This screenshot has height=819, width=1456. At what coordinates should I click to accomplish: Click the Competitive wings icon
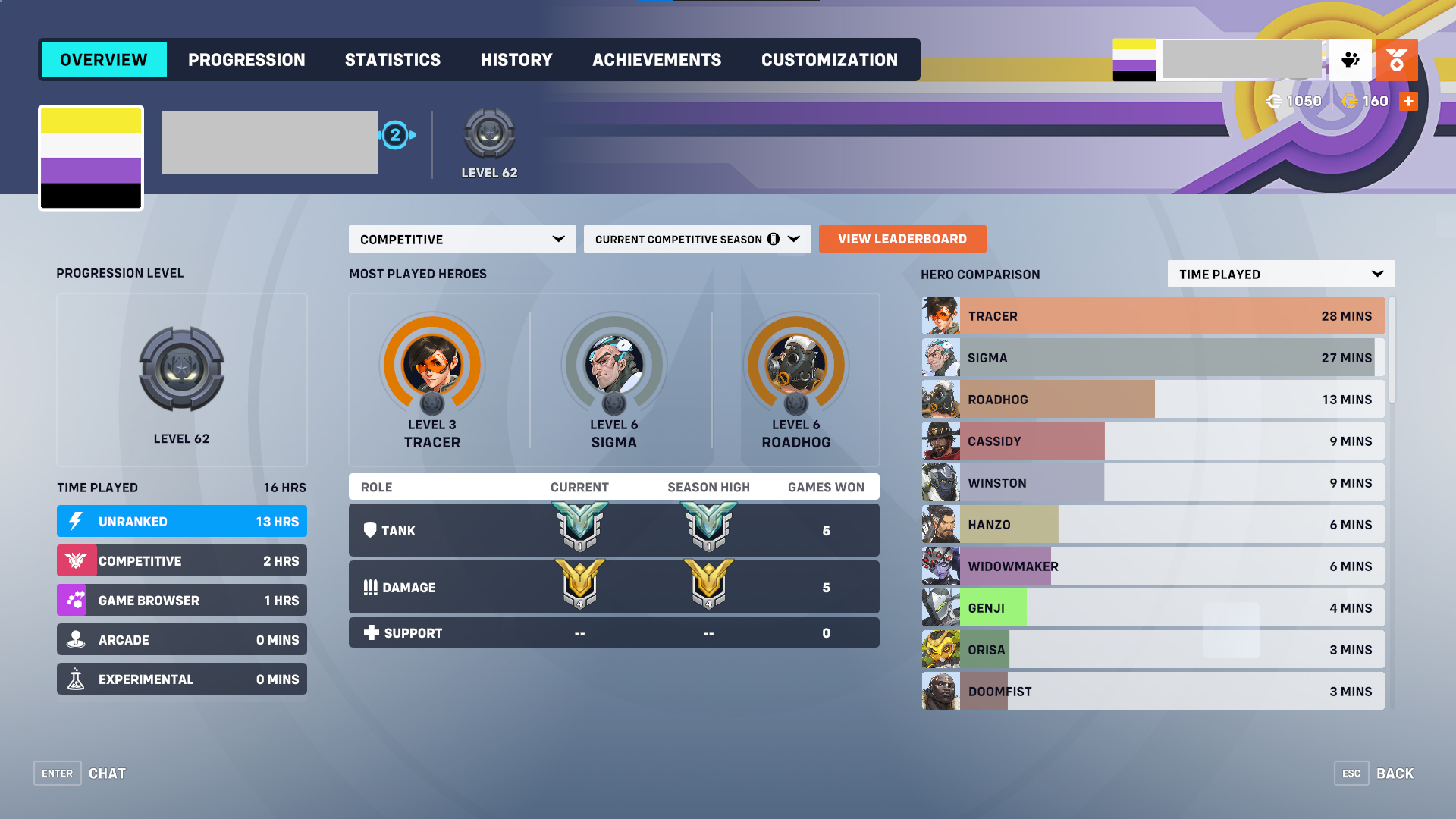76,560
